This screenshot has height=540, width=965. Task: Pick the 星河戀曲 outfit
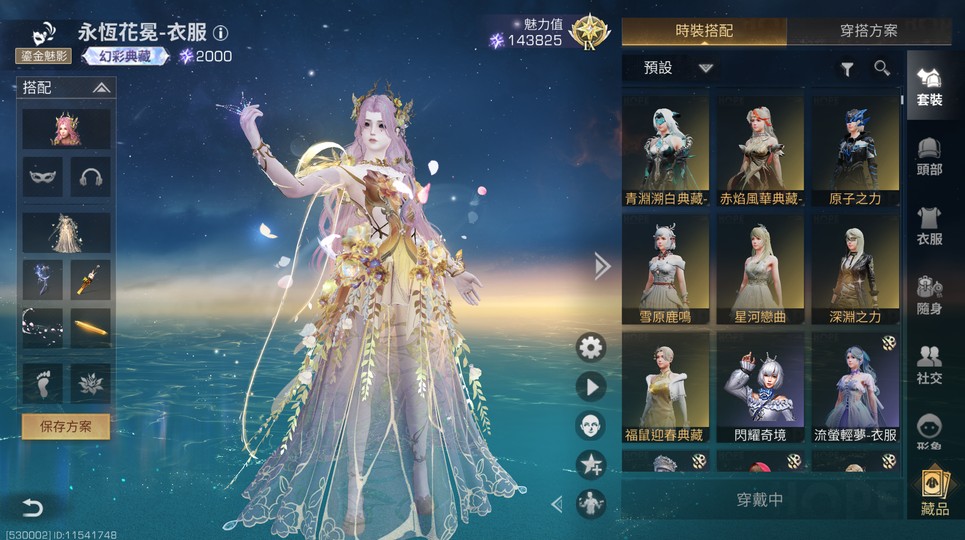pyautogui.click(x=760, y=269)
